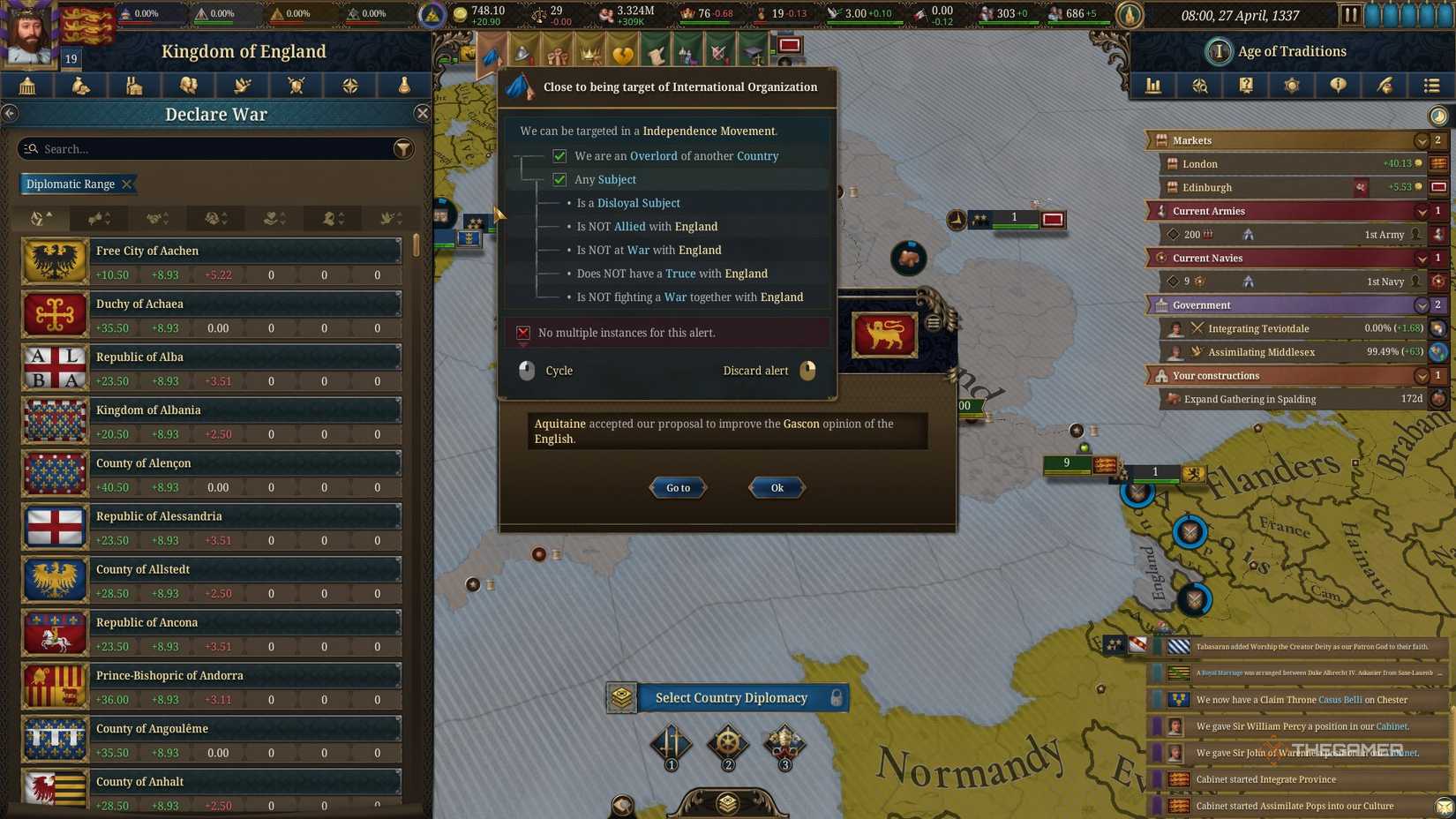The height and width of the screenshot is (819, 1456).
Task: Collapse the Markets section chevron
Action: (1421, 139)
